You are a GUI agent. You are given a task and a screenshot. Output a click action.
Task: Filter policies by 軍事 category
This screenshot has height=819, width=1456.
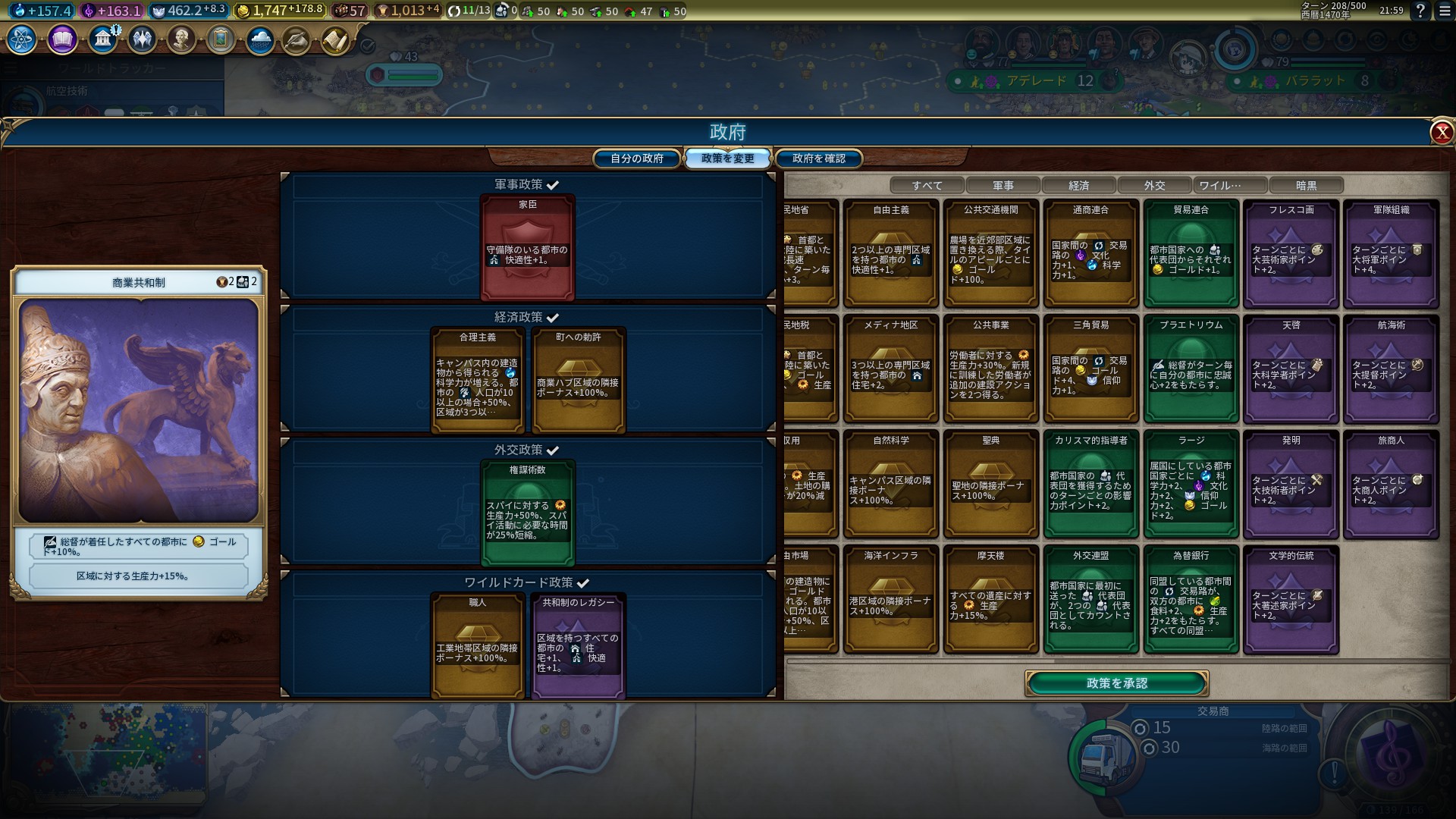tap(1003, 185)
